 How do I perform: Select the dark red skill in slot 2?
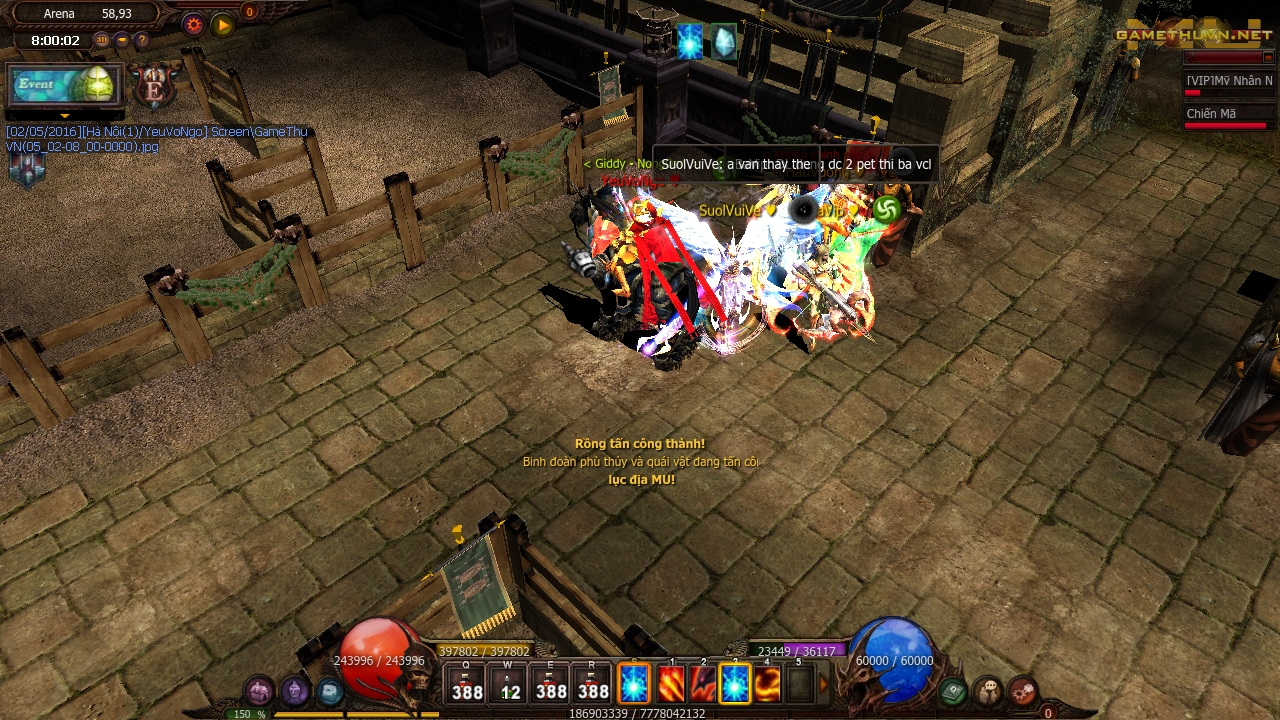(703, 685)
